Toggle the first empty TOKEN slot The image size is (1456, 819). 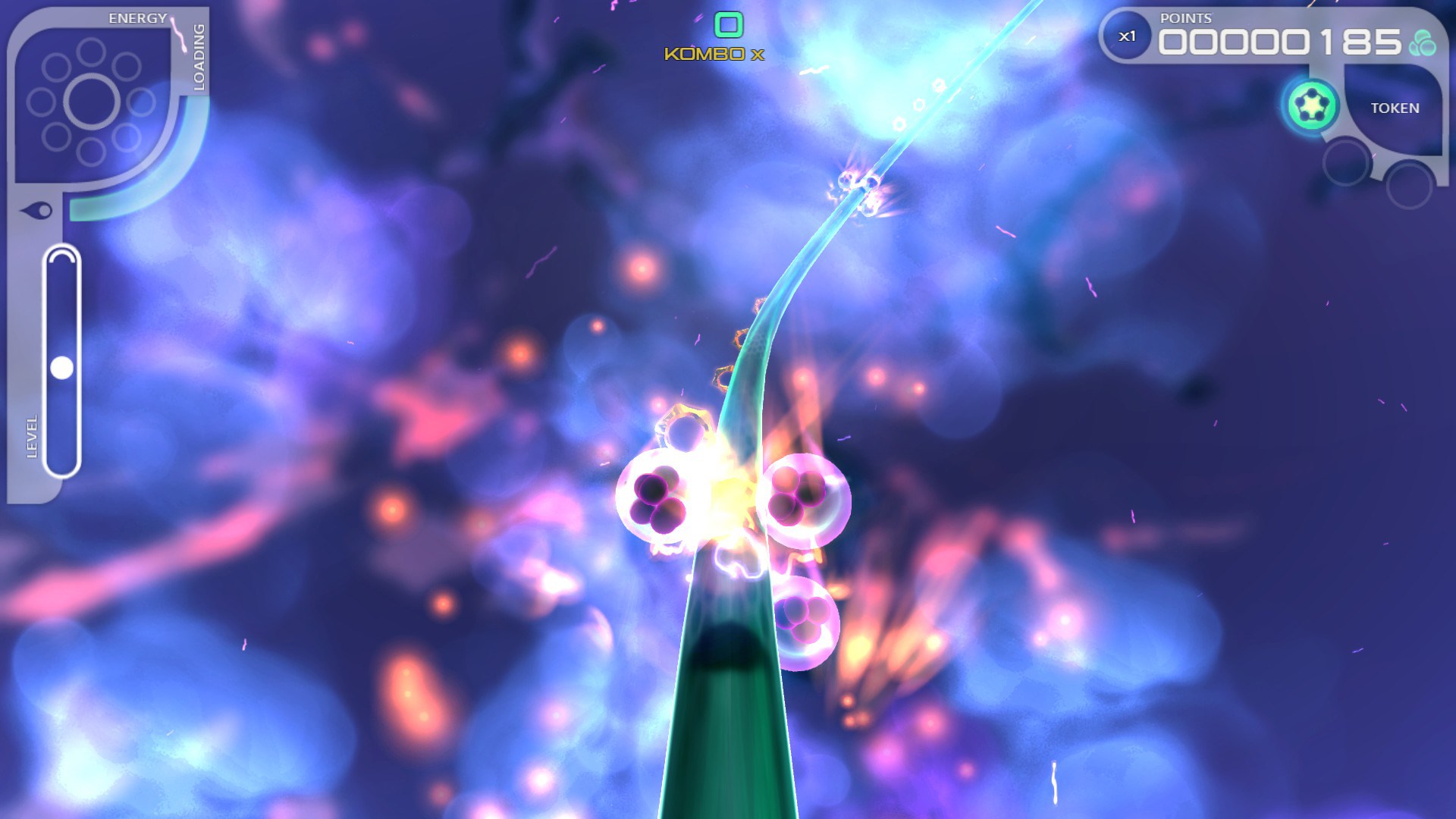click(x=1346, y=162)
